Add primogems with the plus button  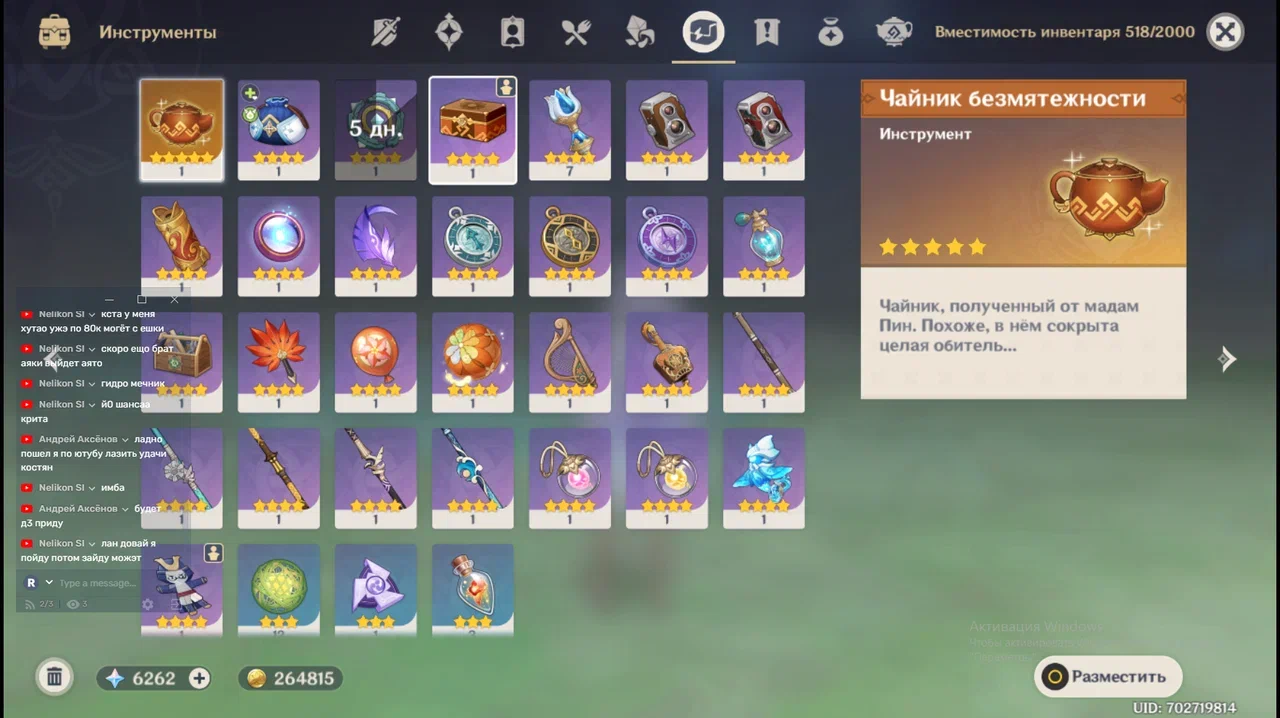click(x=200, y=678)
